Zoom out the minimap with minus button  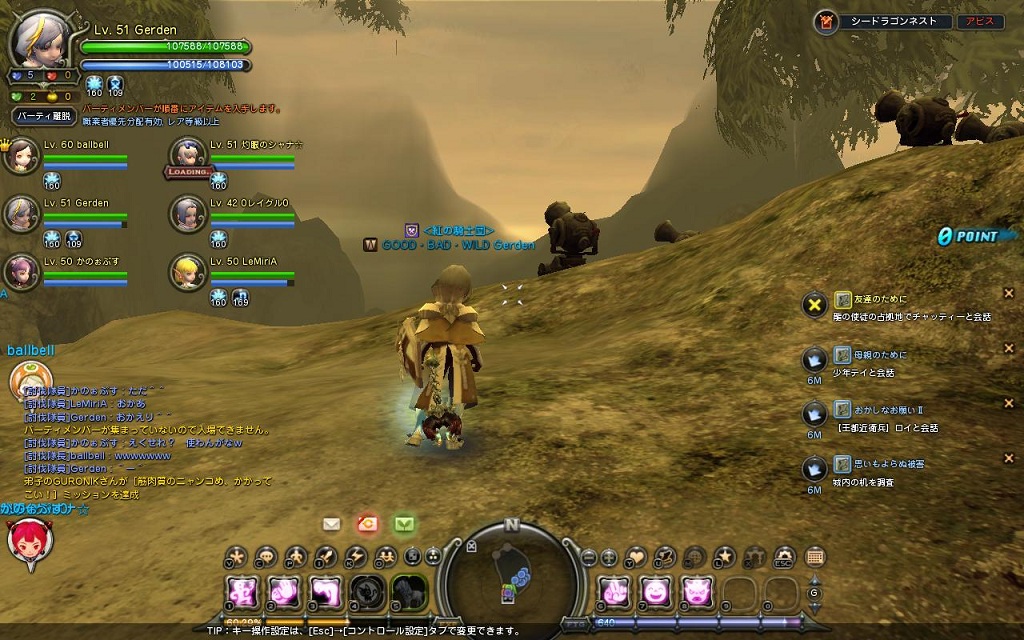[589, 557]
